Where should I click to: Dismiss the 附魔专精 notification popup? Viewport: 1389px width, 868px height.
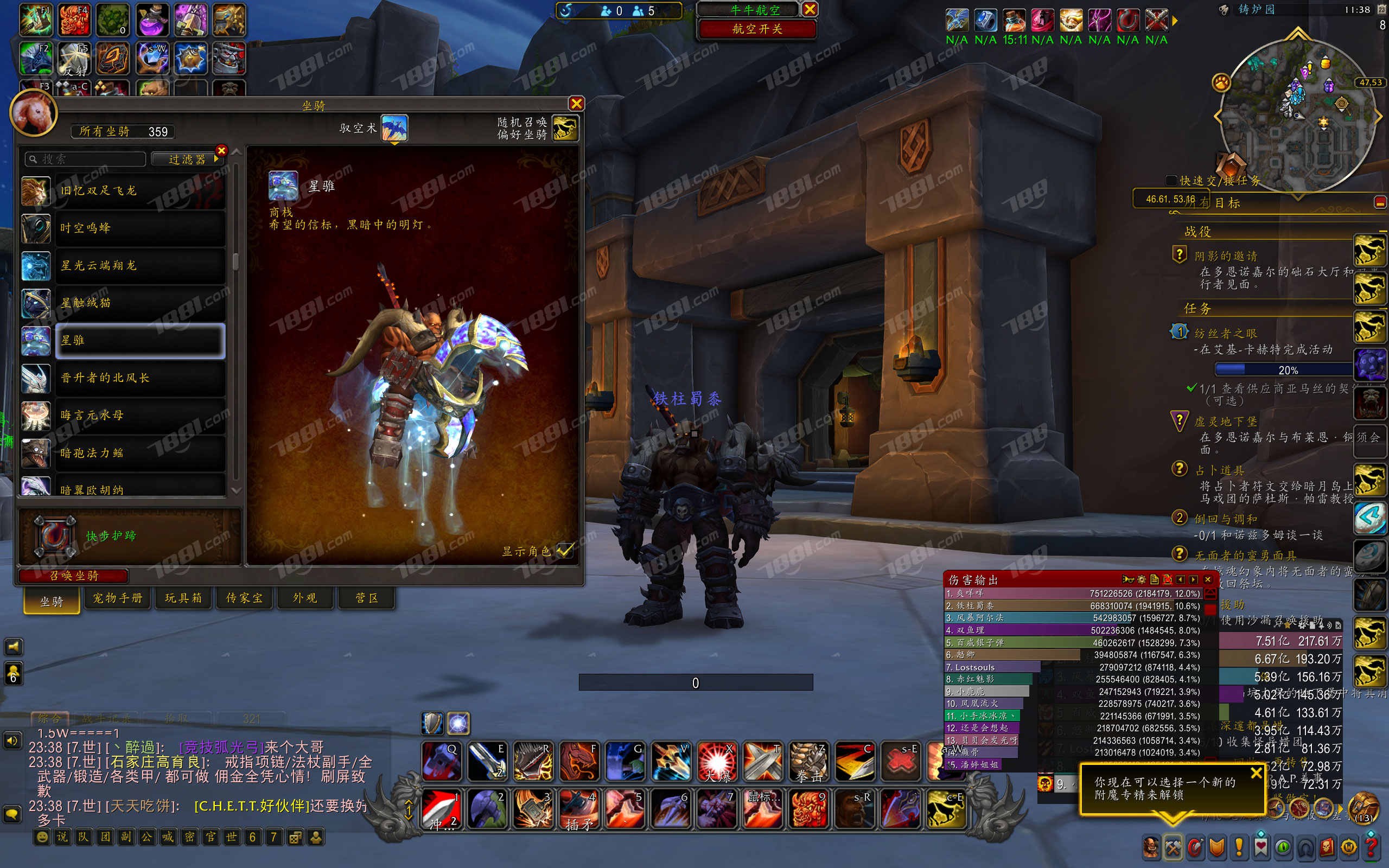pos(1257,773)
